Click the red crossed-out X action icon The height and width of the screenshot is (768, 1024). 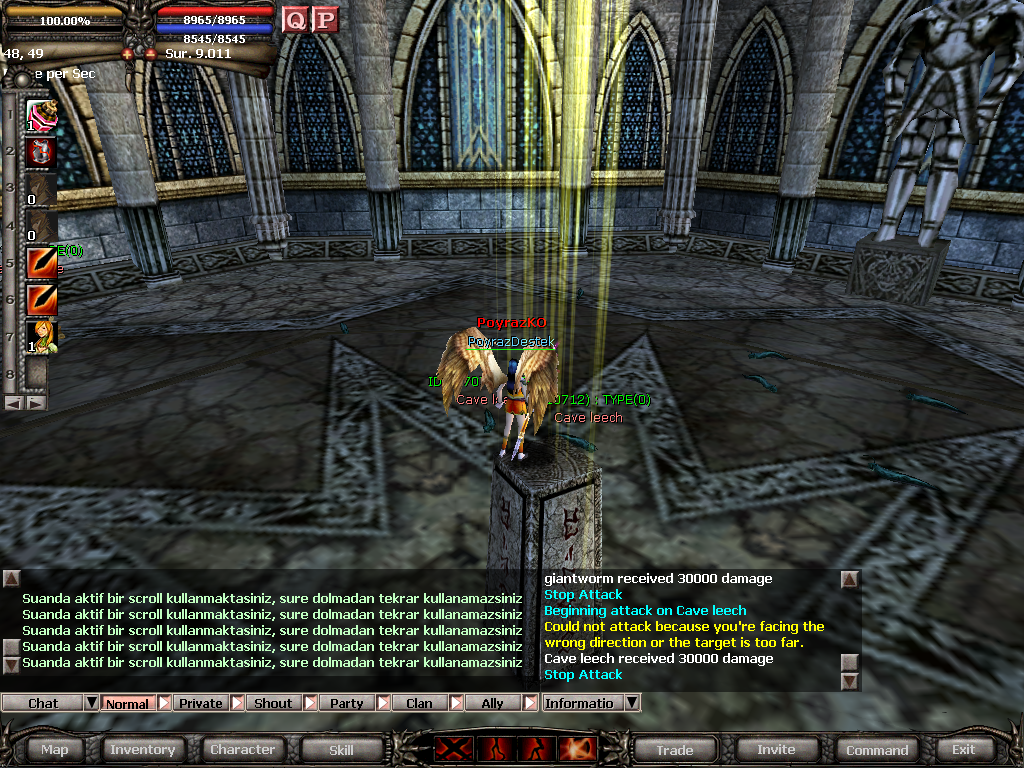[x=451, y=749]
